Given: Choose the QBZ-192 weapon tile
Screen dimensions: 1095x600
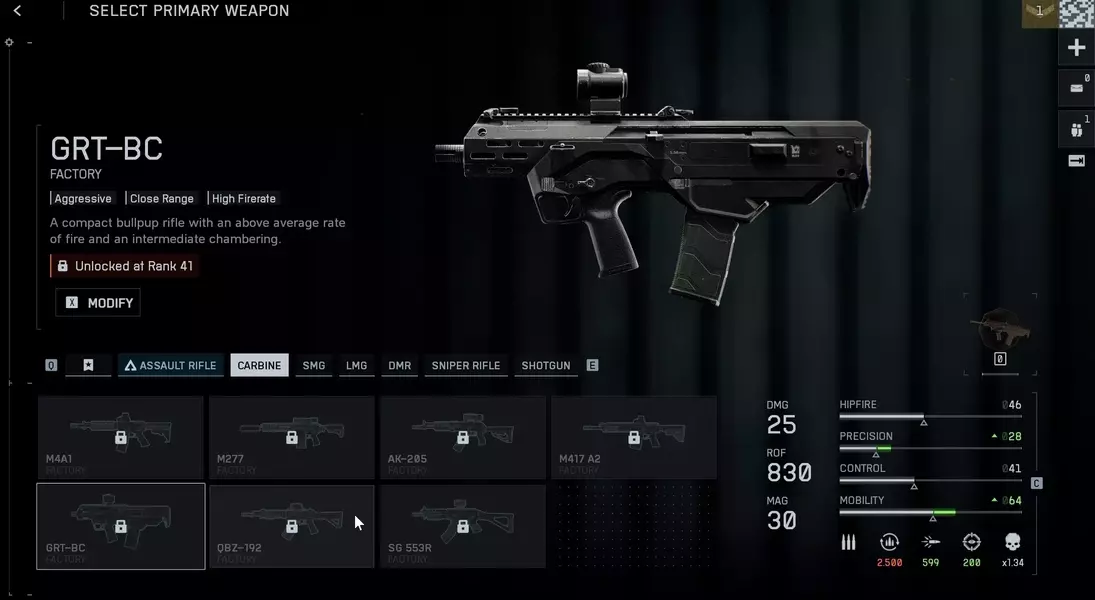Looking at the screenshot, I should pyautogui.click(x=292, y=525).
